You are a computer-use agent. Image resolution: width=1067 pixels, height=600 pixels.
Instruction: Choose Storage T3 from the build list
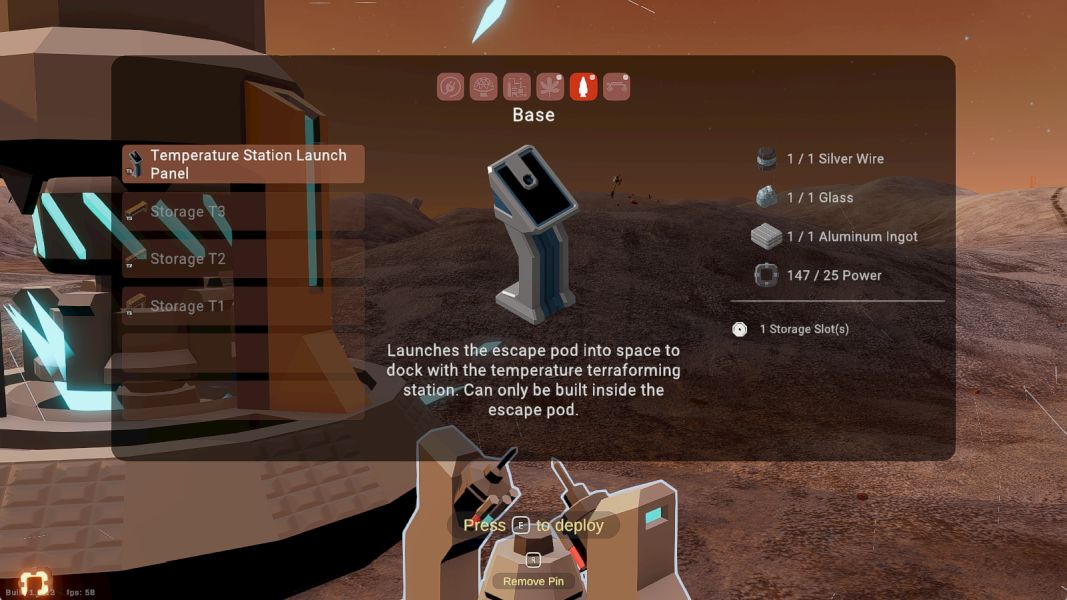tap(243, 212)
